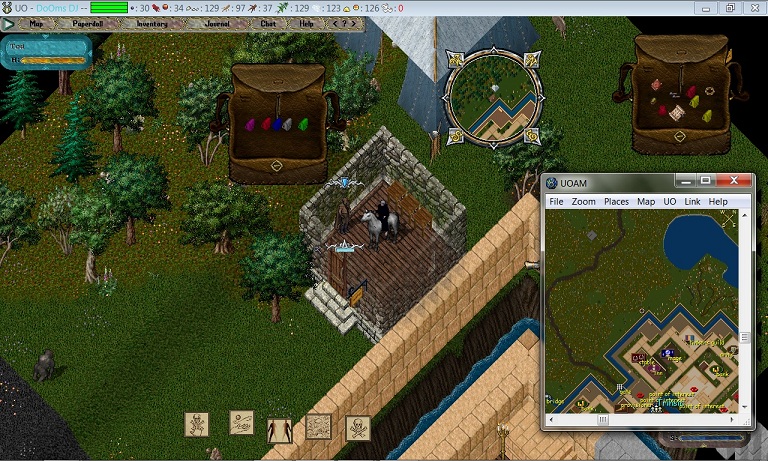Pick the purple gem in the left backpack
This screenshot has width=768, height=461.
point(250,125)
